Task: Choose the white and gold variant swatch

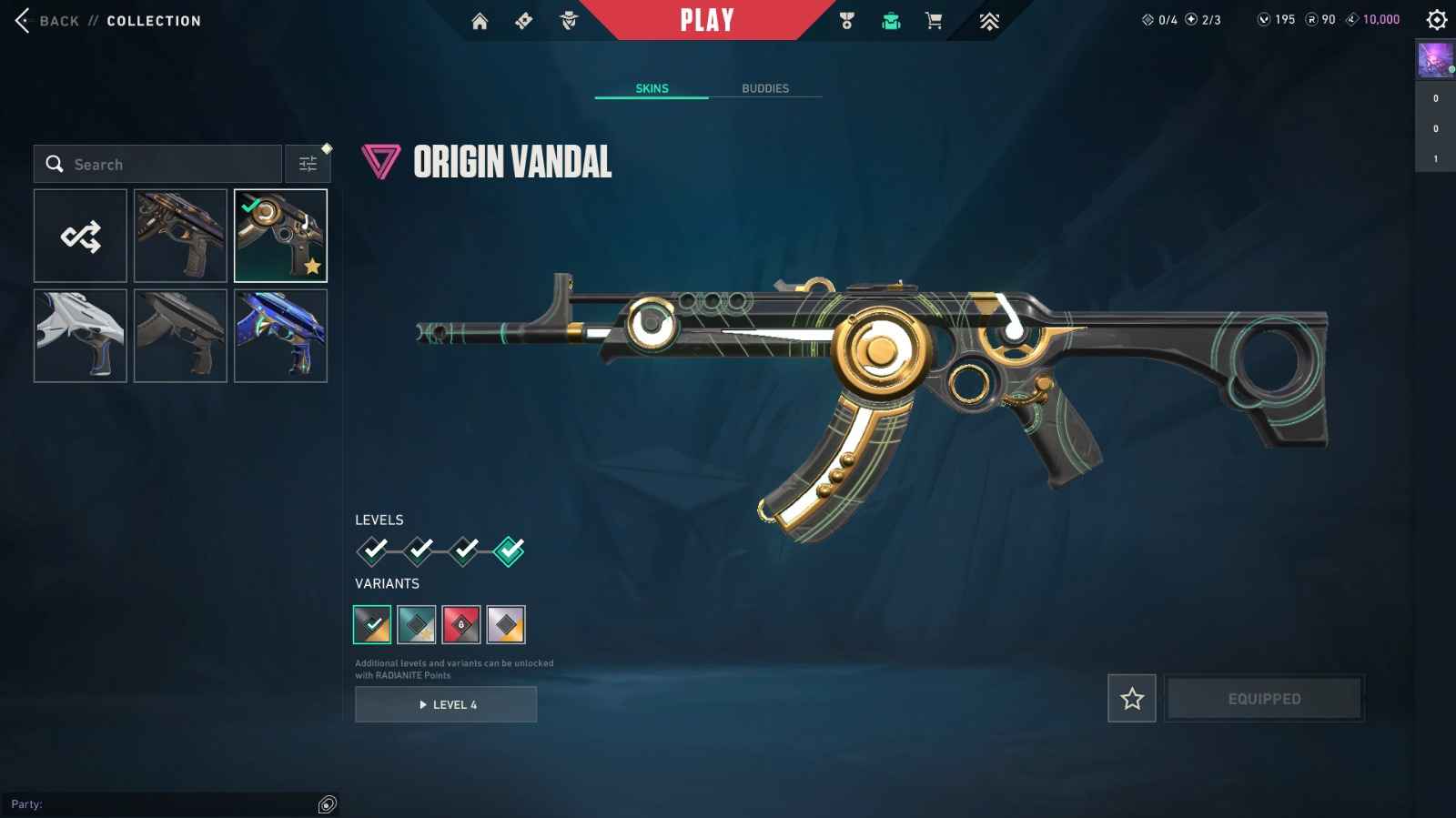Action: point(506,625)
